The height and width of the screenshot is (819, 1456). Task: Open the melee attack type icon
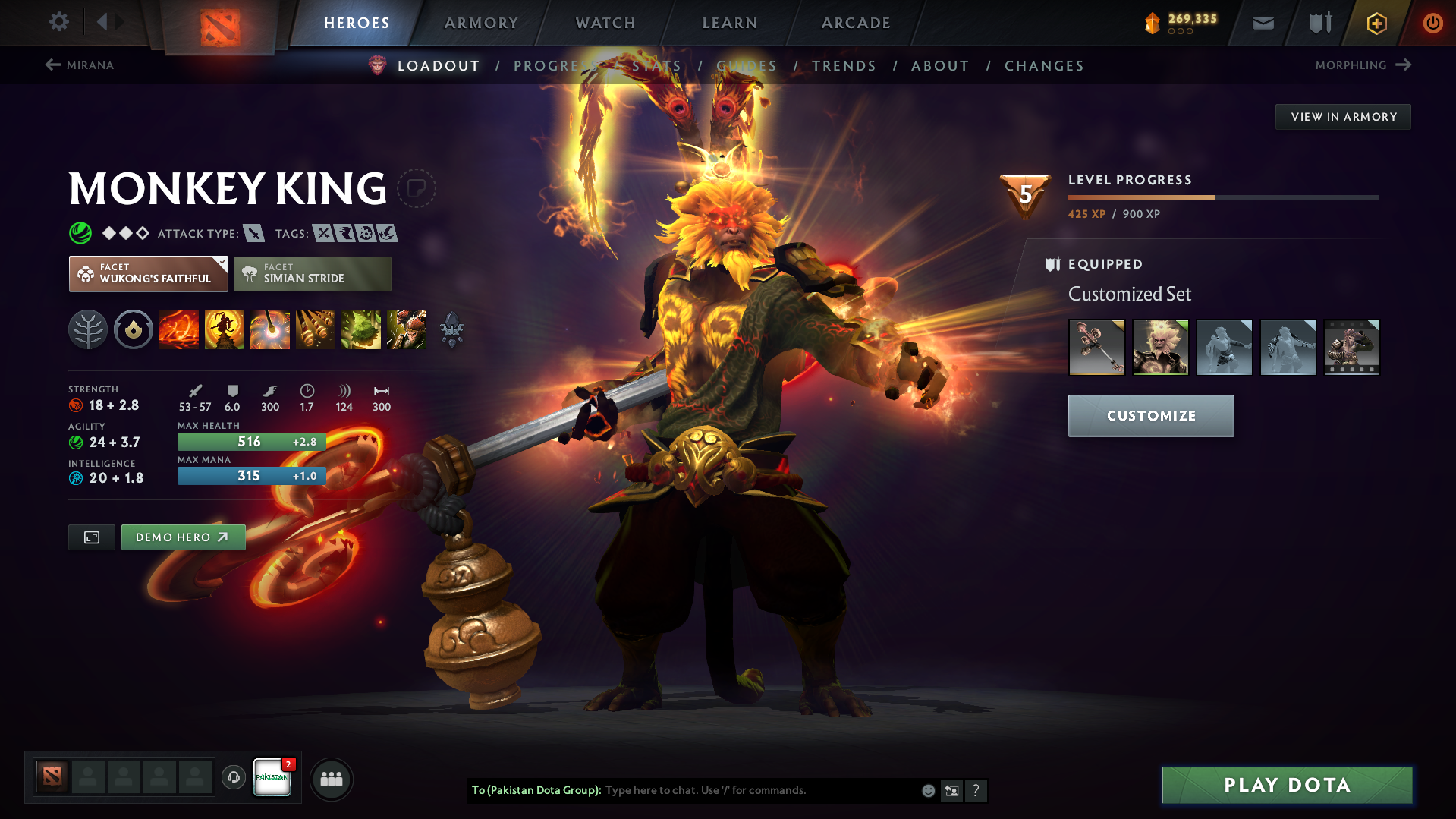pos(253,233)
